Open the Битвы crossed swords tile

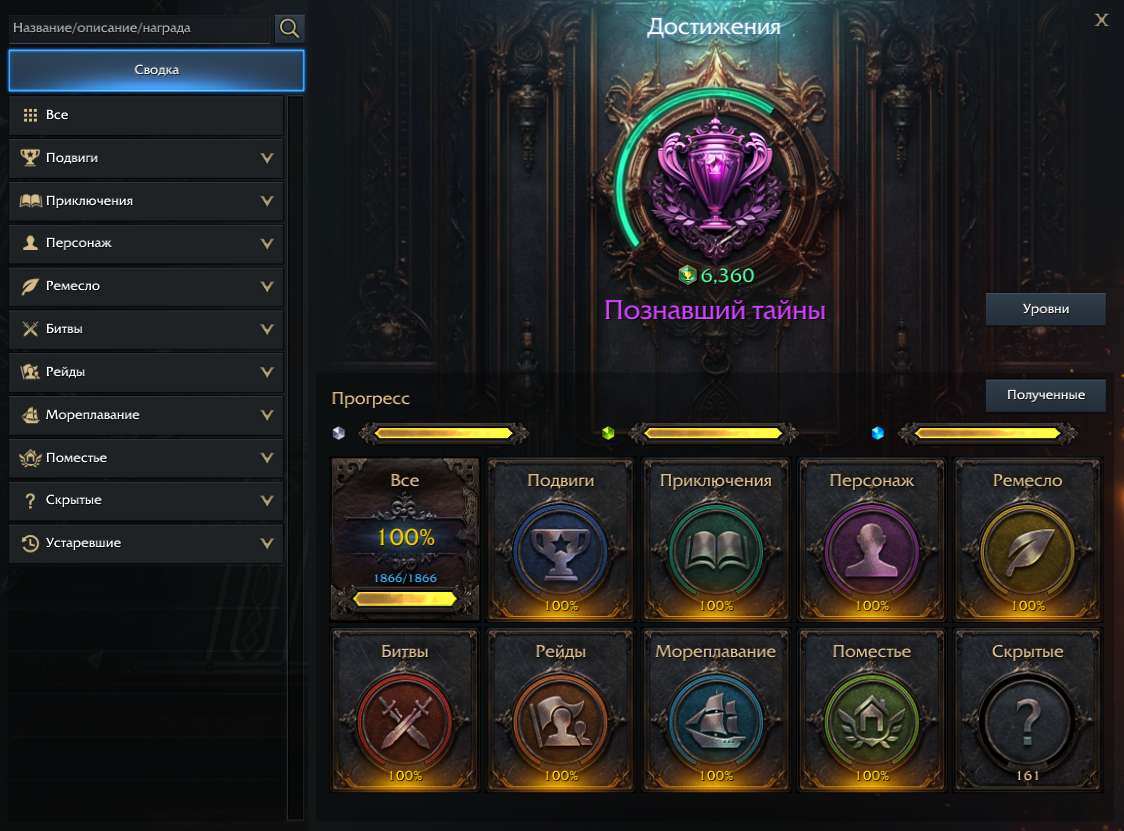(x=405, y=710)
